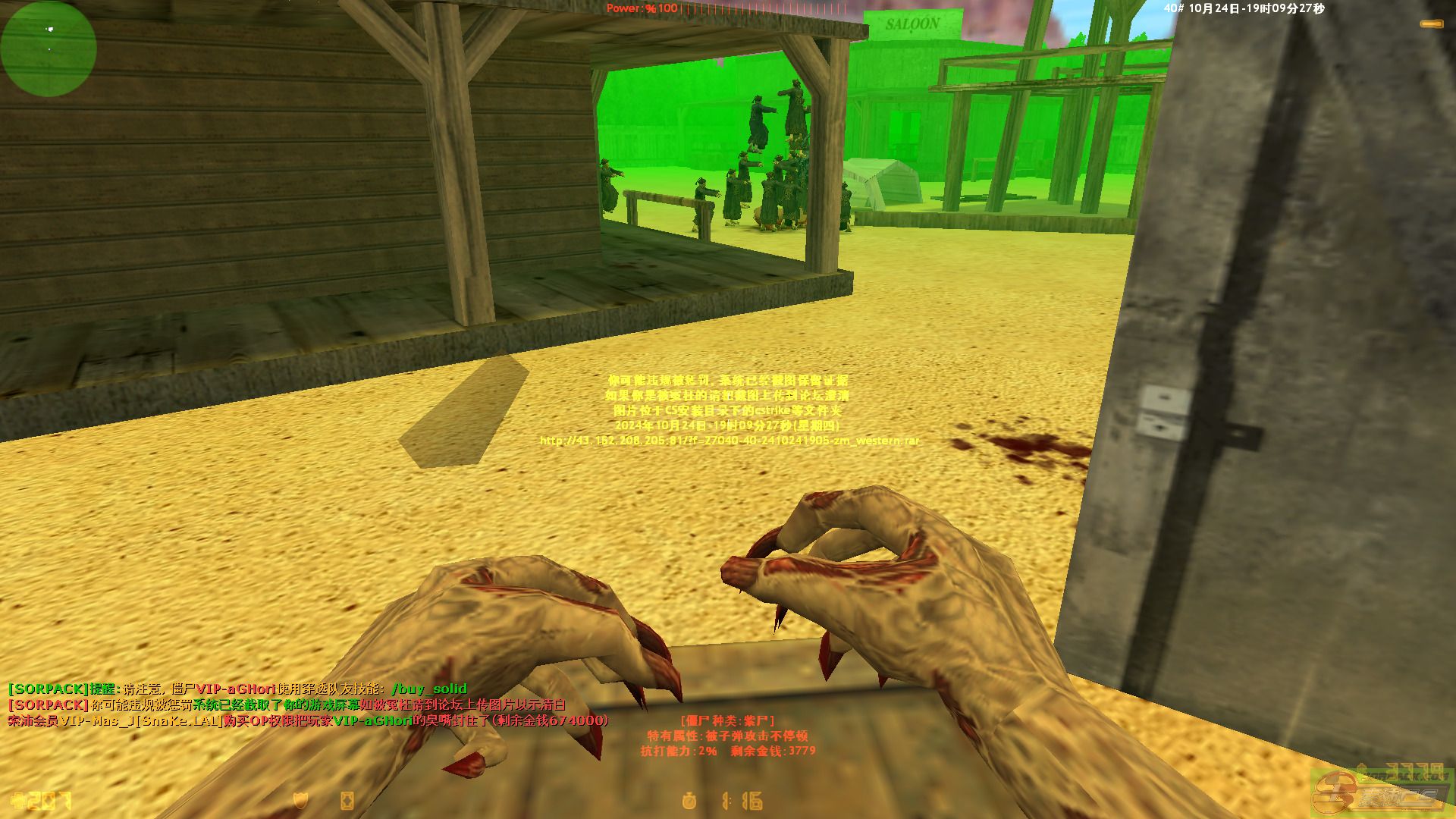Click the /buy_solid command in chat

pyautogui.click(x=428, y=689)
